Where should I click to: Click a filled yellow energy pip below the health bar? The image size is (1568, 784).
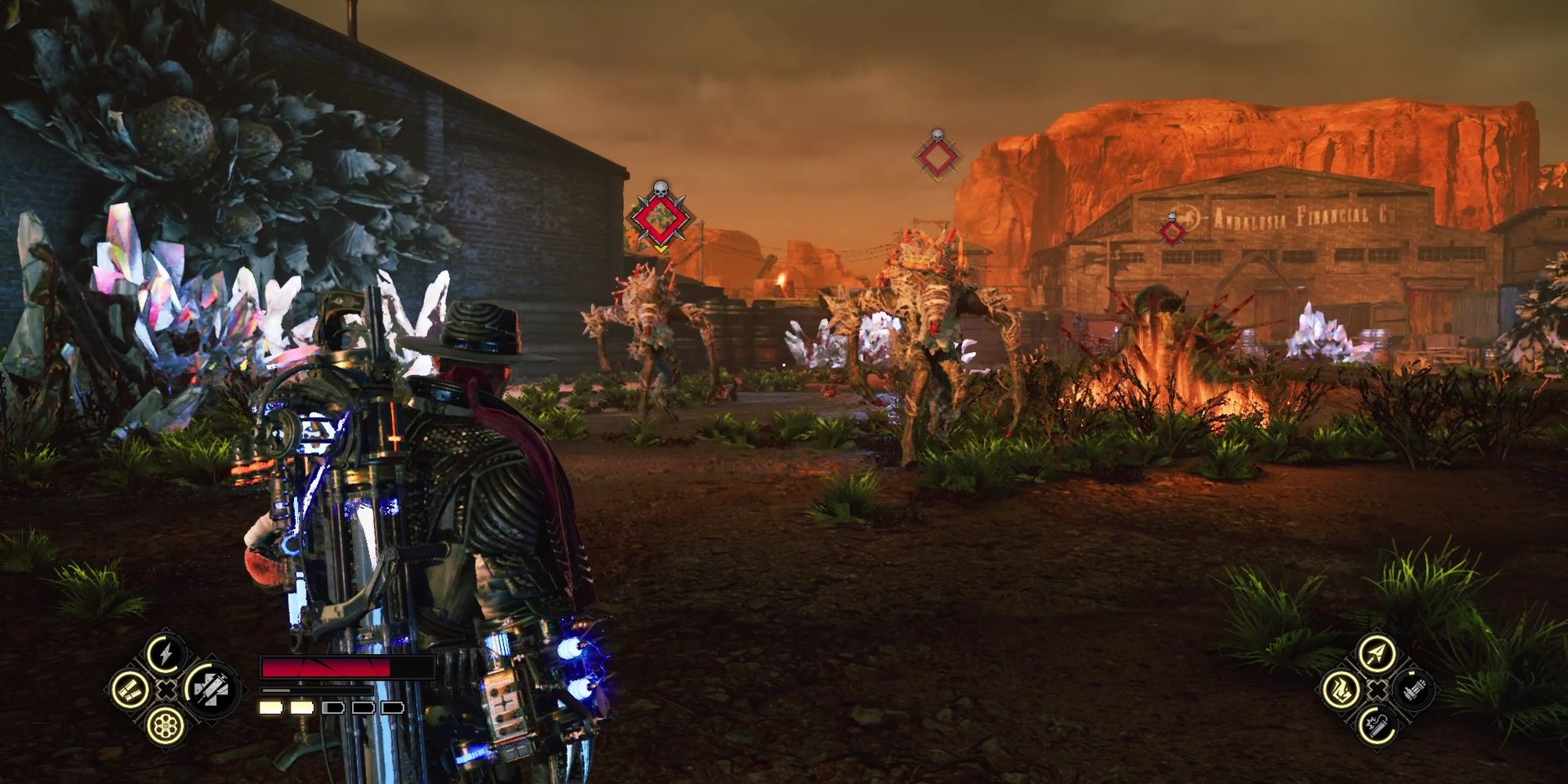tap(270, 709)
